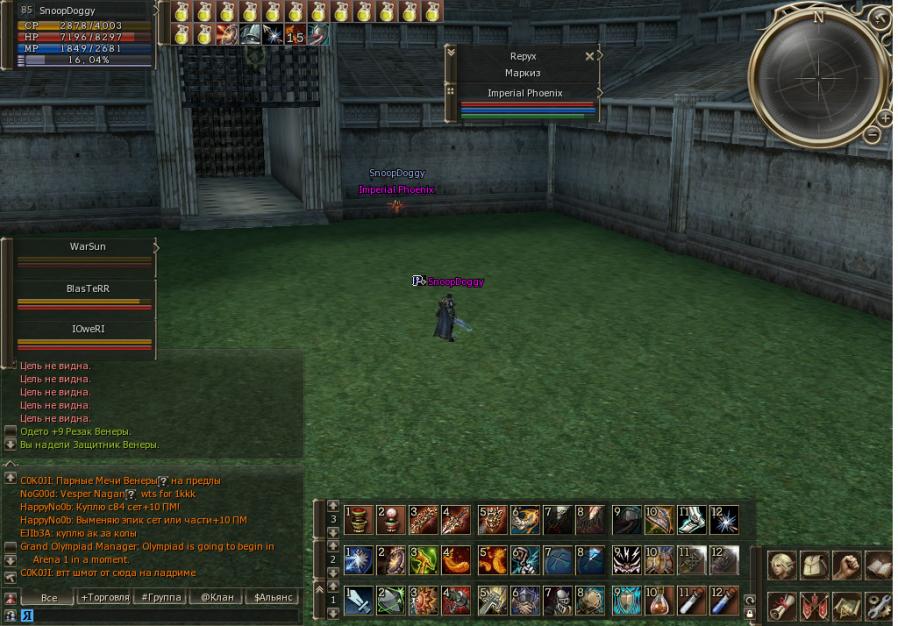Switch to the +Торговля chat tab
The width and height of the screenshot is (898, 626).
105,597
